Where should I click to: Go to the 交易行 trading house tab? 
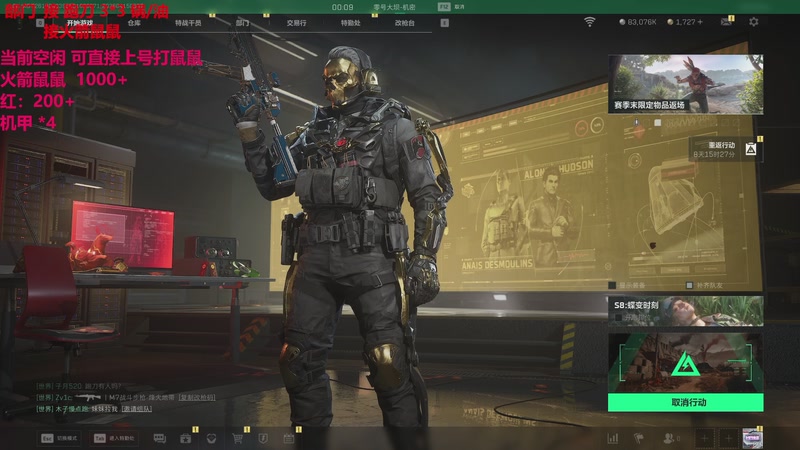click(x=296, y=21)
